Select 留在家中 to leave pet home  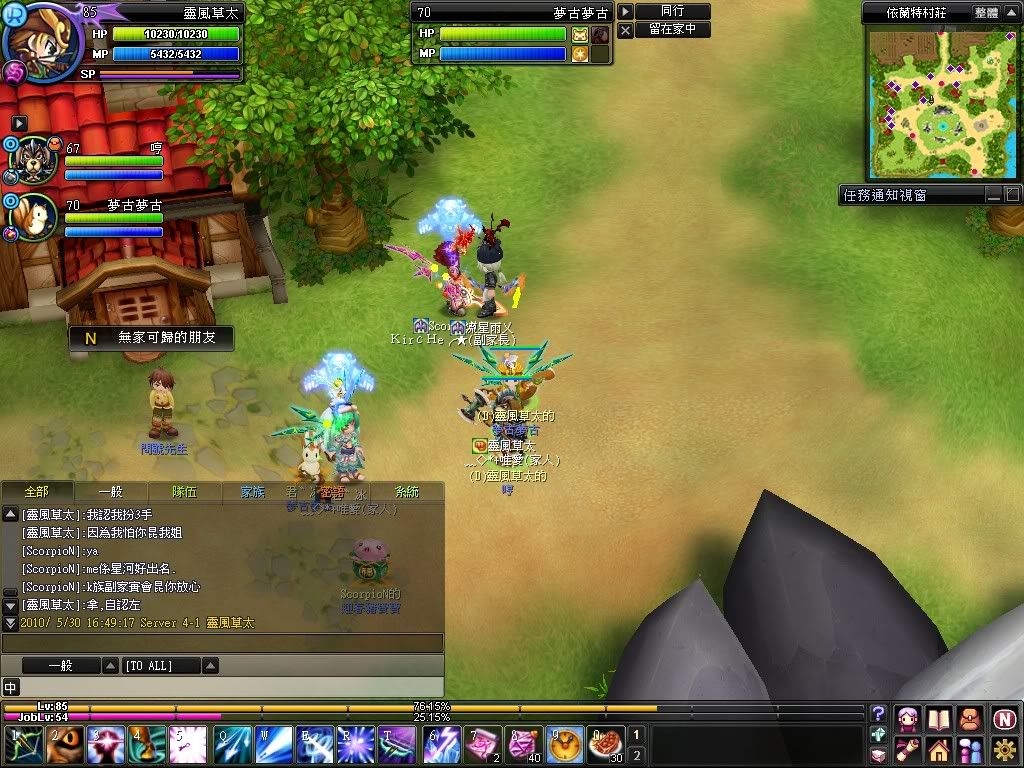672,30
